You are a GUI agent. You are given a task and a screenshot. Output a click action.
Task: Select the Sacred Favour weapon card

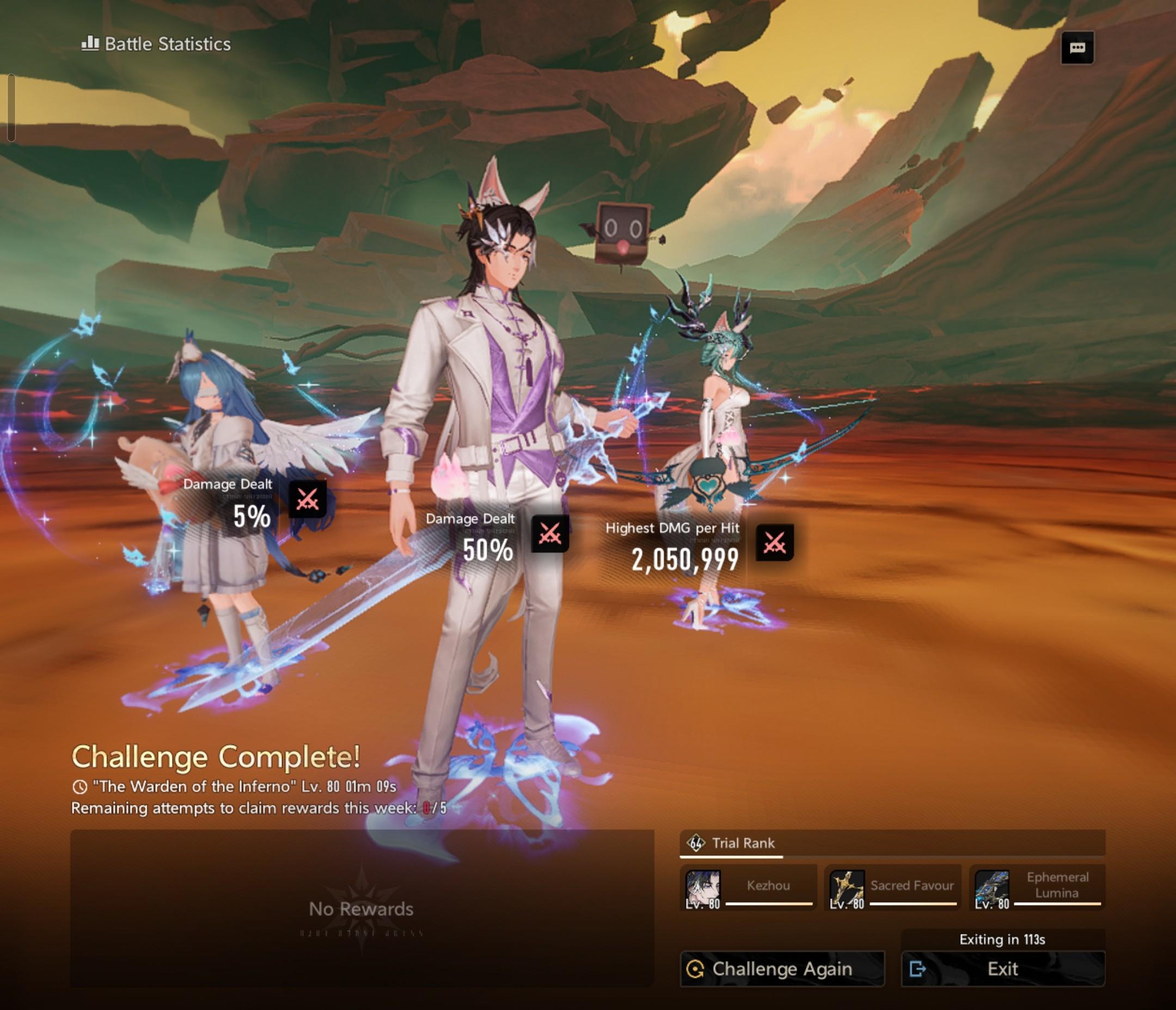pos(892,888)
